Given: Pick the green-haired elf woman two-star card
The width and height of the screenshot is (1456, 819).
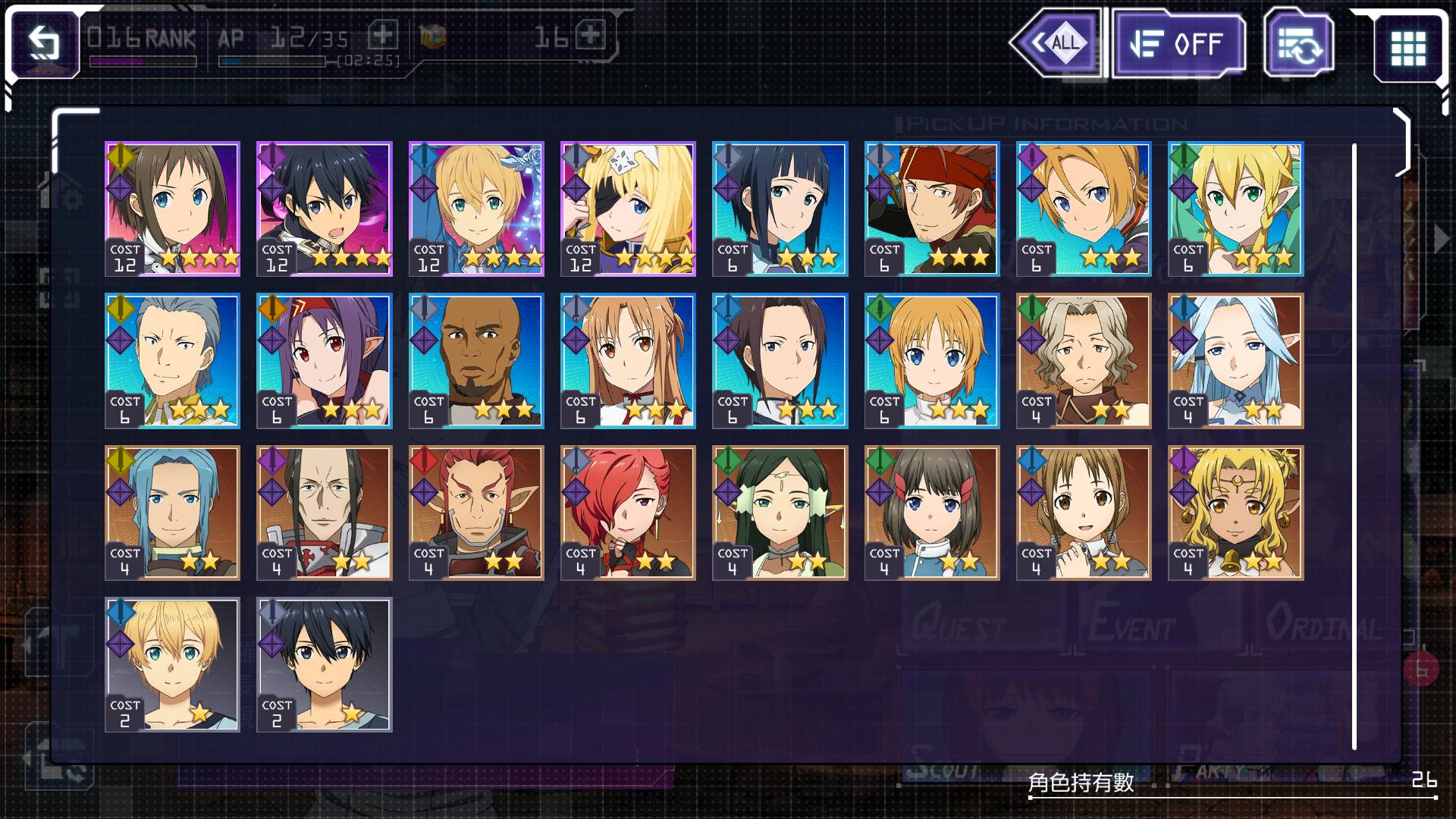Looking at the screenshot, I should click(780, 513).
